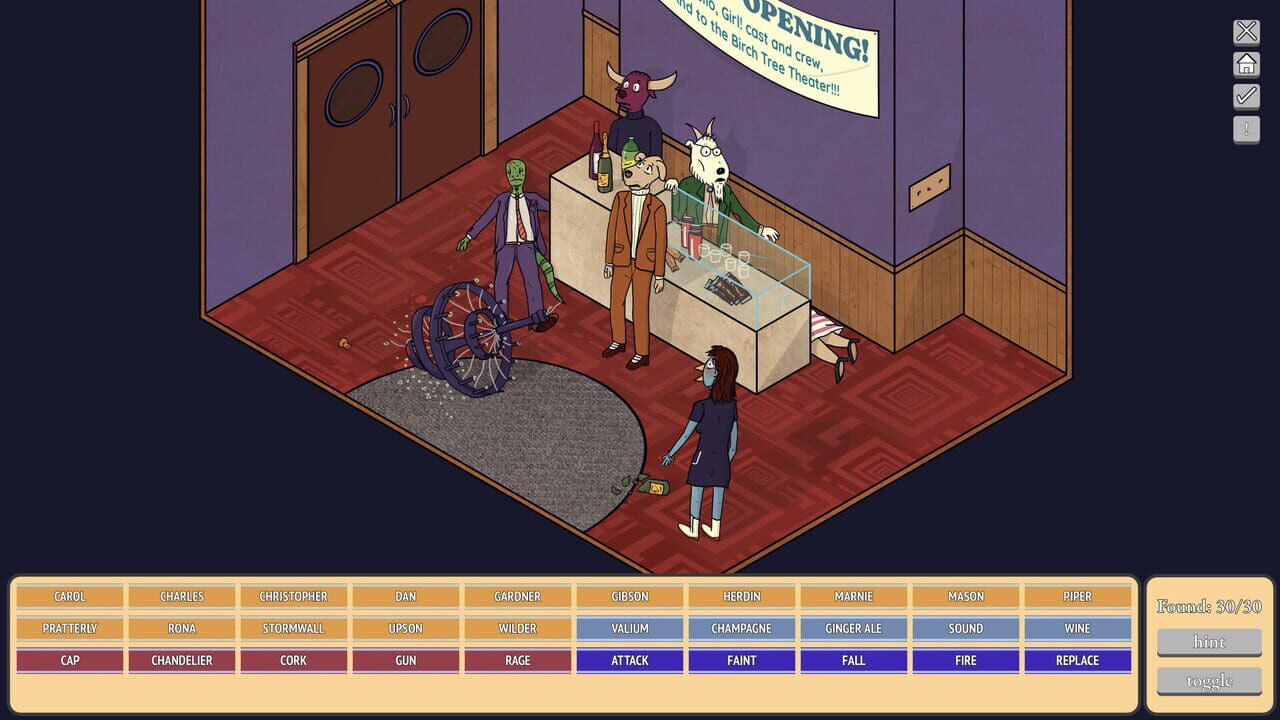Select the MARNIE name tile

(x=853, y=596)
